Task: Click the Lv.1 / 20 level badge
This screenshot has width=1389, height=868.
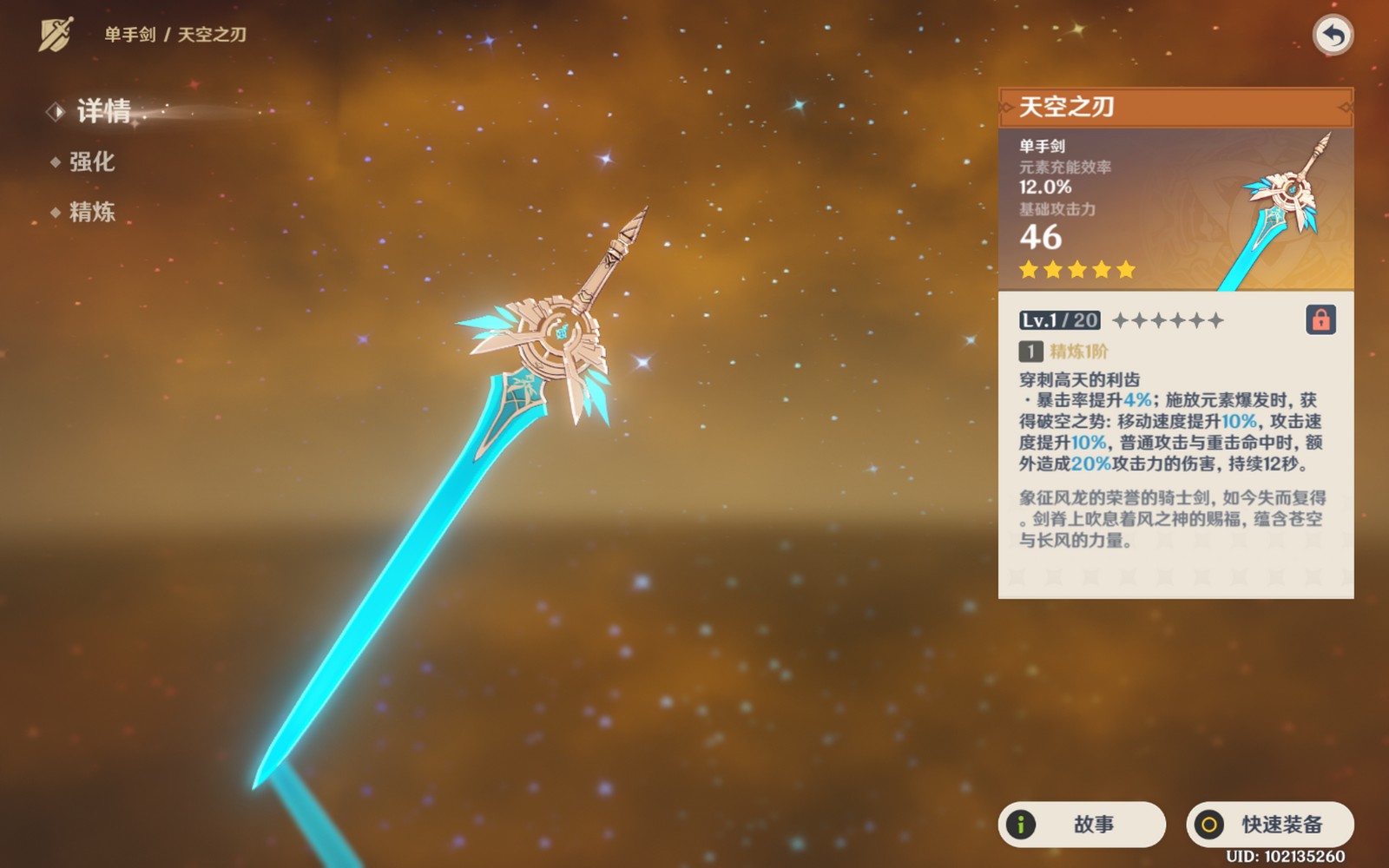Action: pyautogui.click(x=1057, y=319)
